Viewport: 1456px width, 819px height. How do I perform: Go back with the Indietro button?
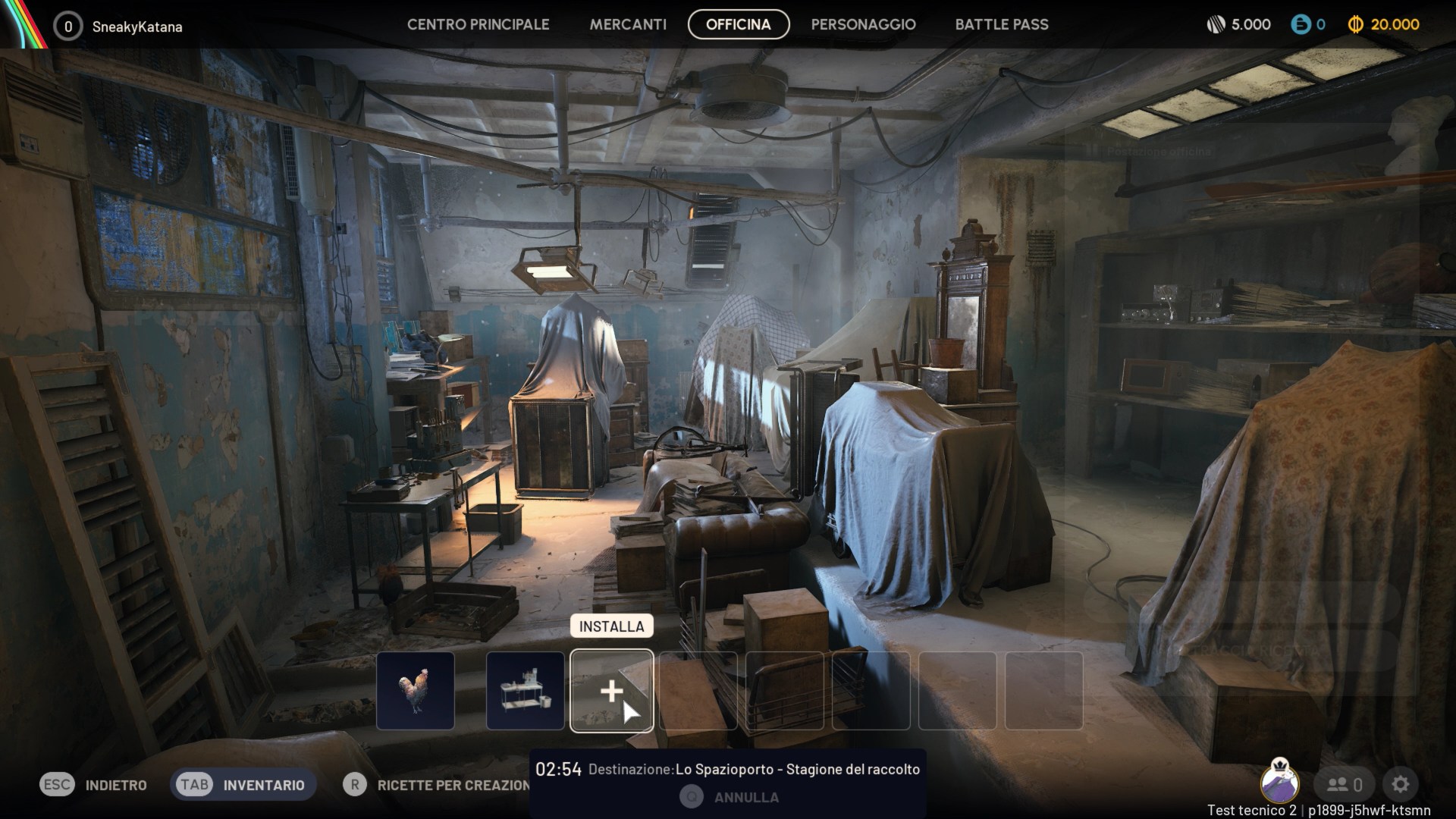coord(94,785)
